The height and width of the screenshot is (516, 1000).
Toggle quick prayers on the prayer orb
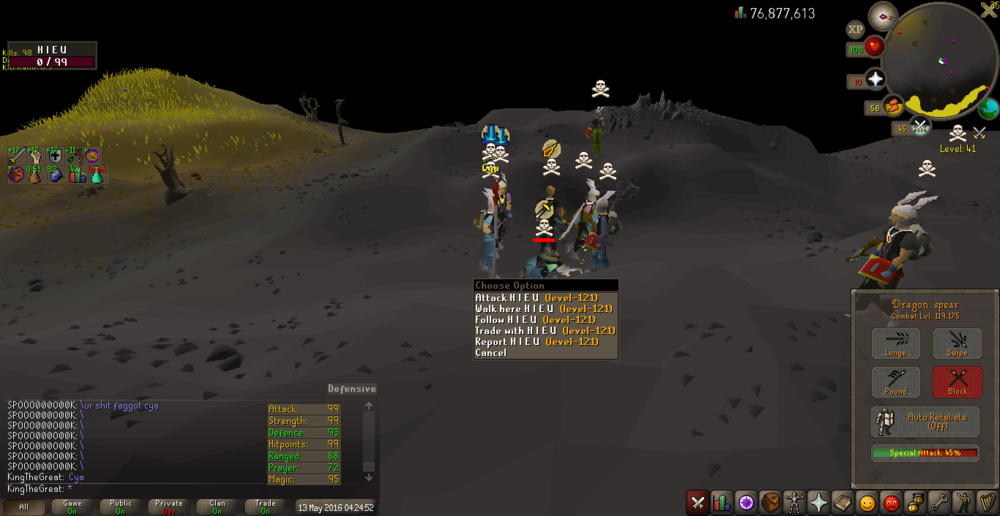[x=875, y=81]
